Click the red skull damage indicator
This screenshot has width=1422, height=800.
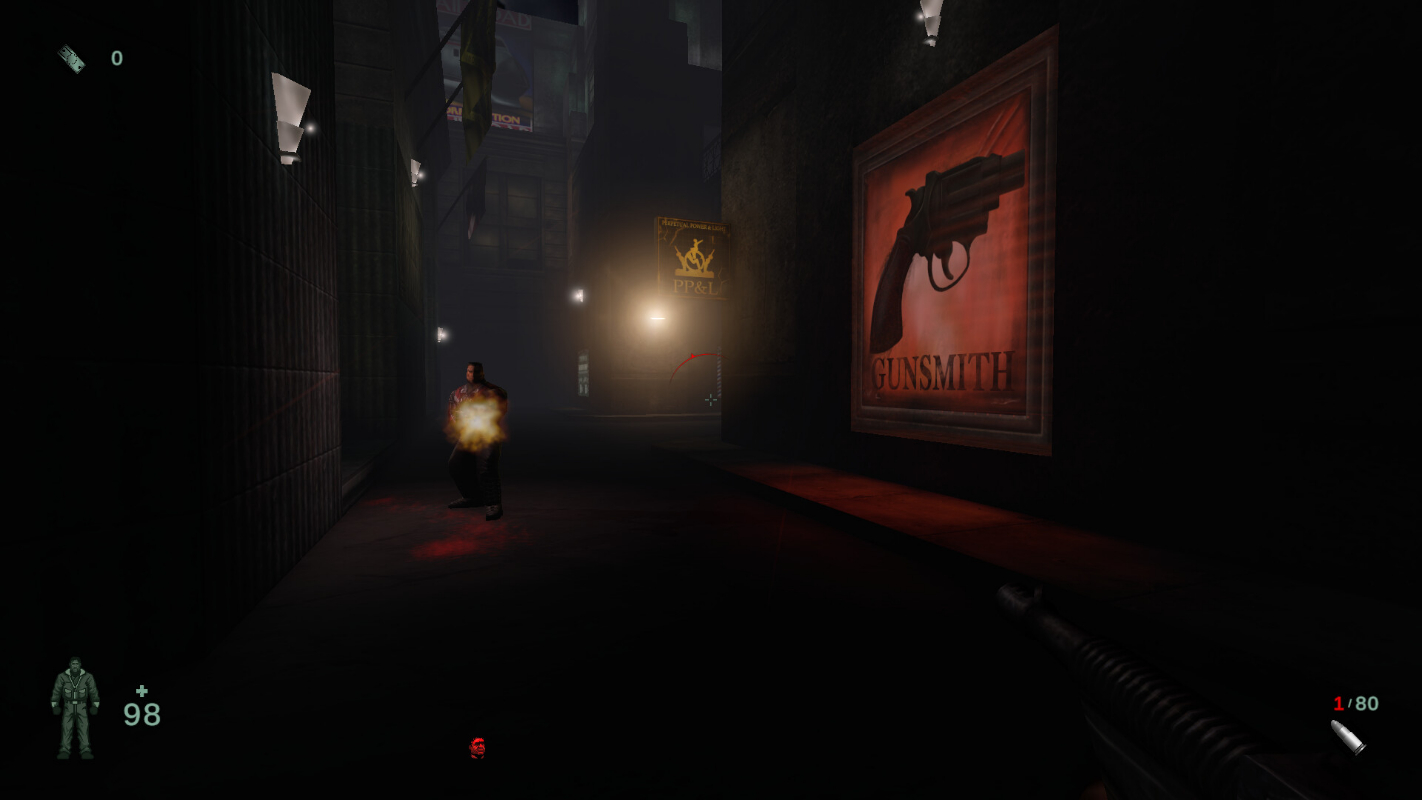tap(477, 747)
